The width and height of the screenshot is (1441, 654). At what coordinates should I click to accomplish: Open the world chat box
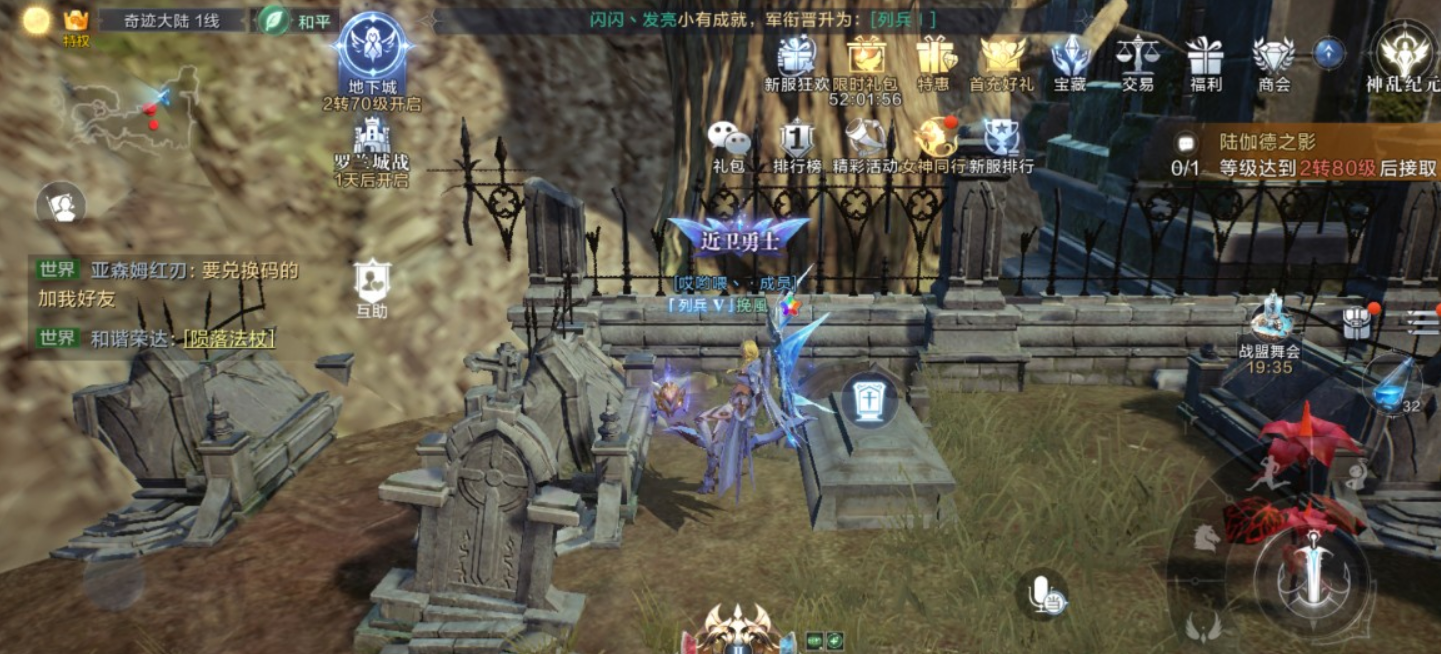(x=168, y=304)
